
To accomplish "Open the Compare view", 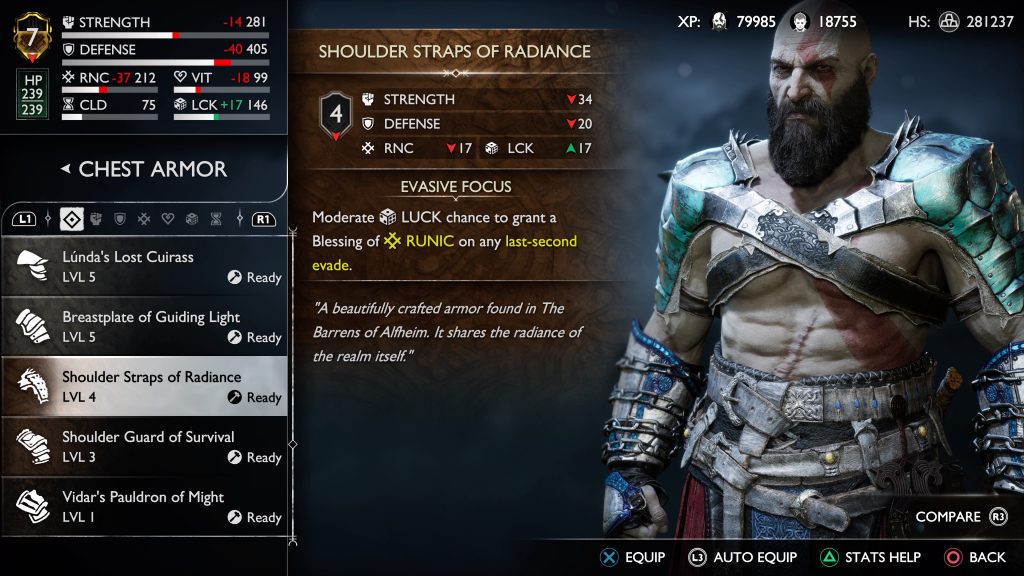I will [960, 517].
